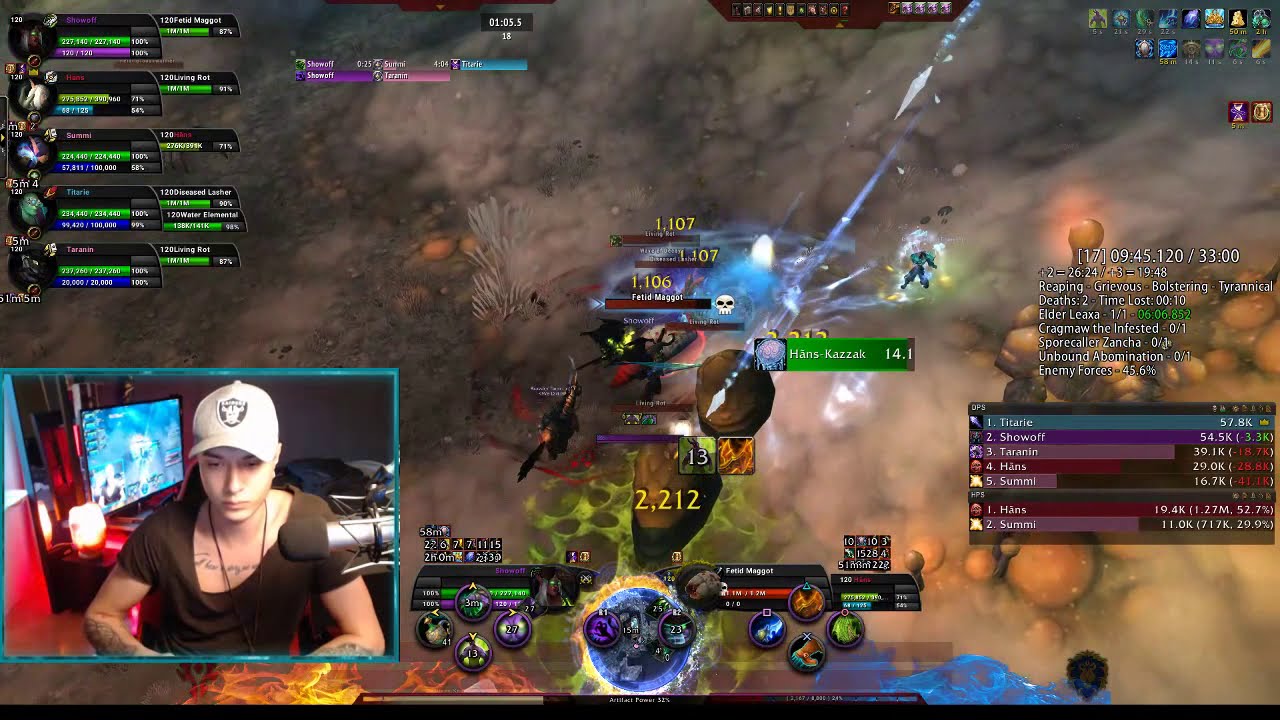Select the hourglass debuff icon
The image size is (1280, 720).
tap(1238, 112)
